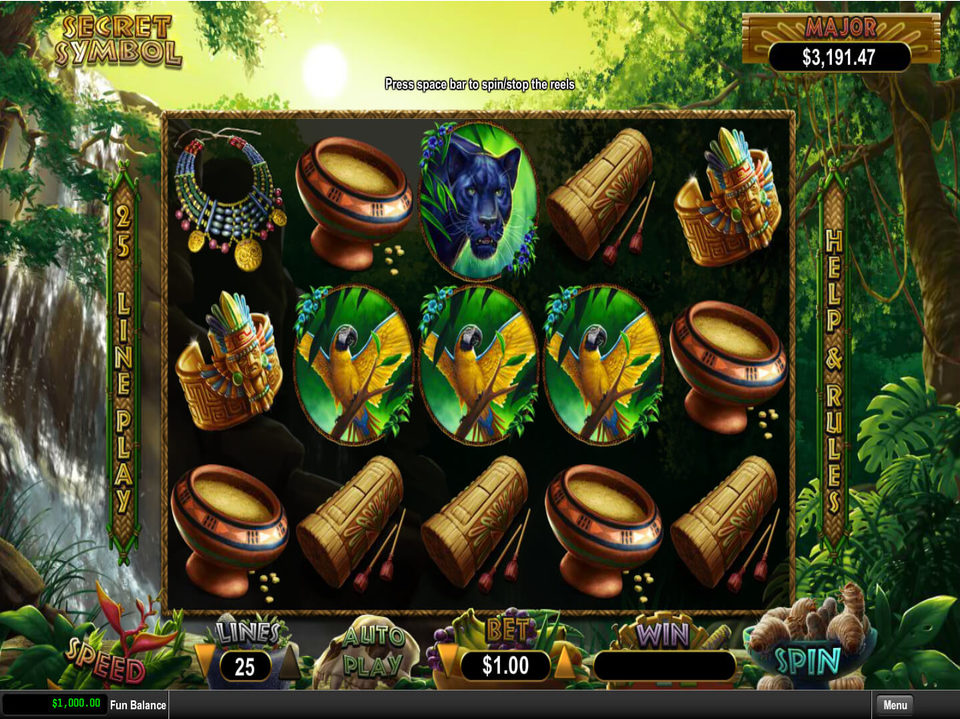Toggle the Auto Play button
The height and width of the screenshot is (719, 960).
[373, 652]
